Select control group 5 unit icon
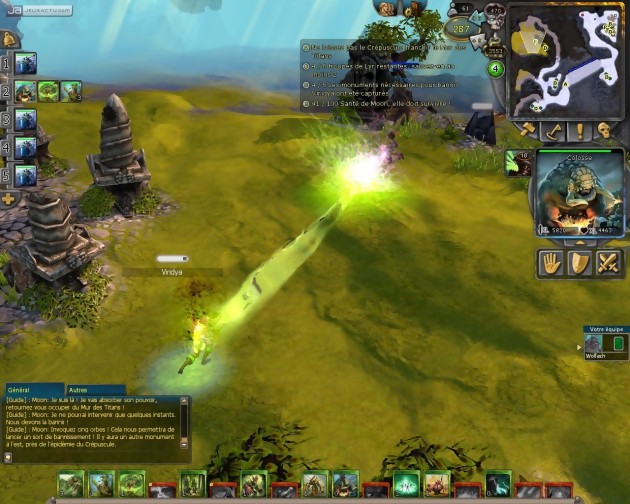This screenshot has width=630, height=504. click(26, 175)
